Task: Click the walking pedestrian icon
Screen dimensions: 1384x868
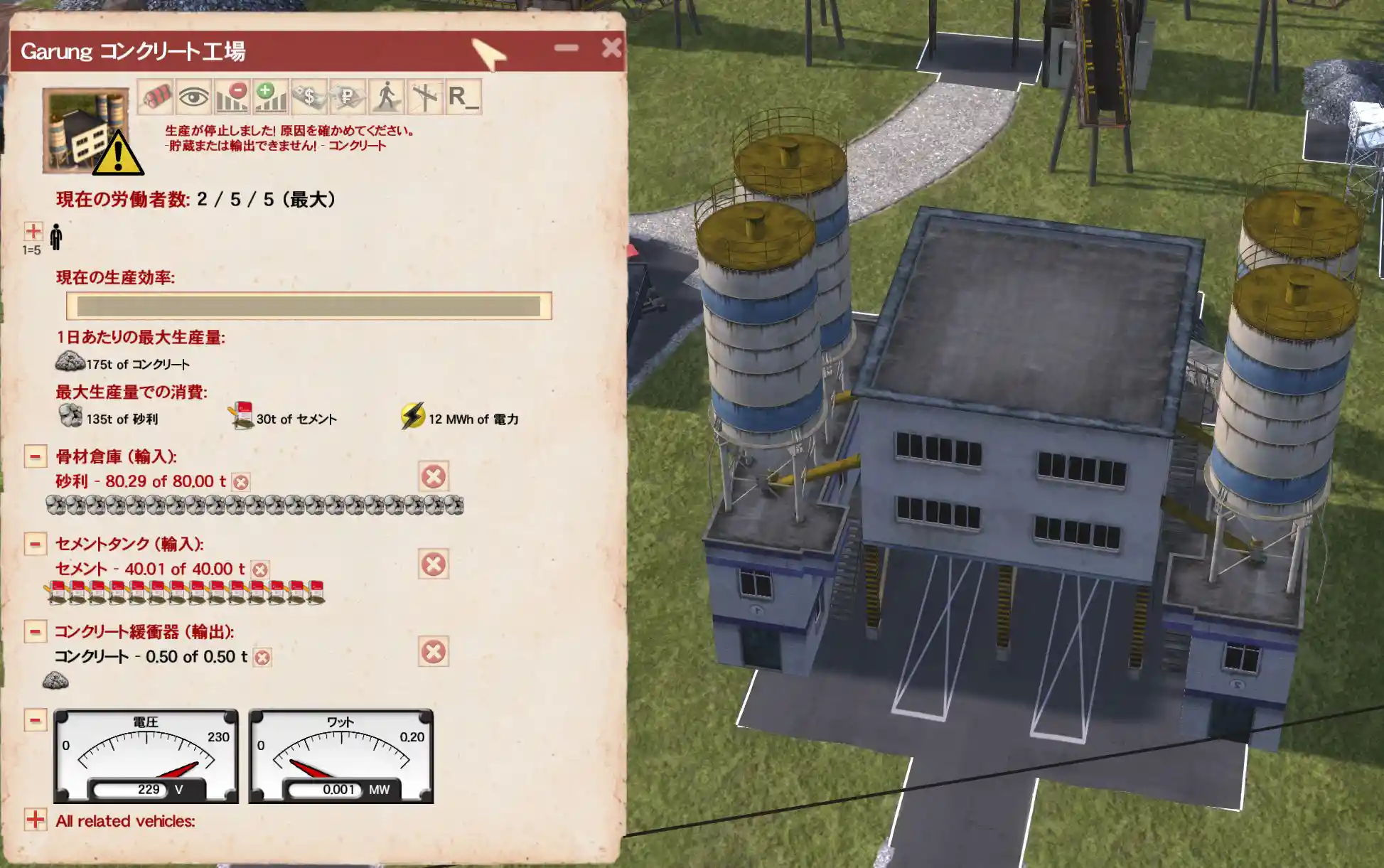Action: 386,97
